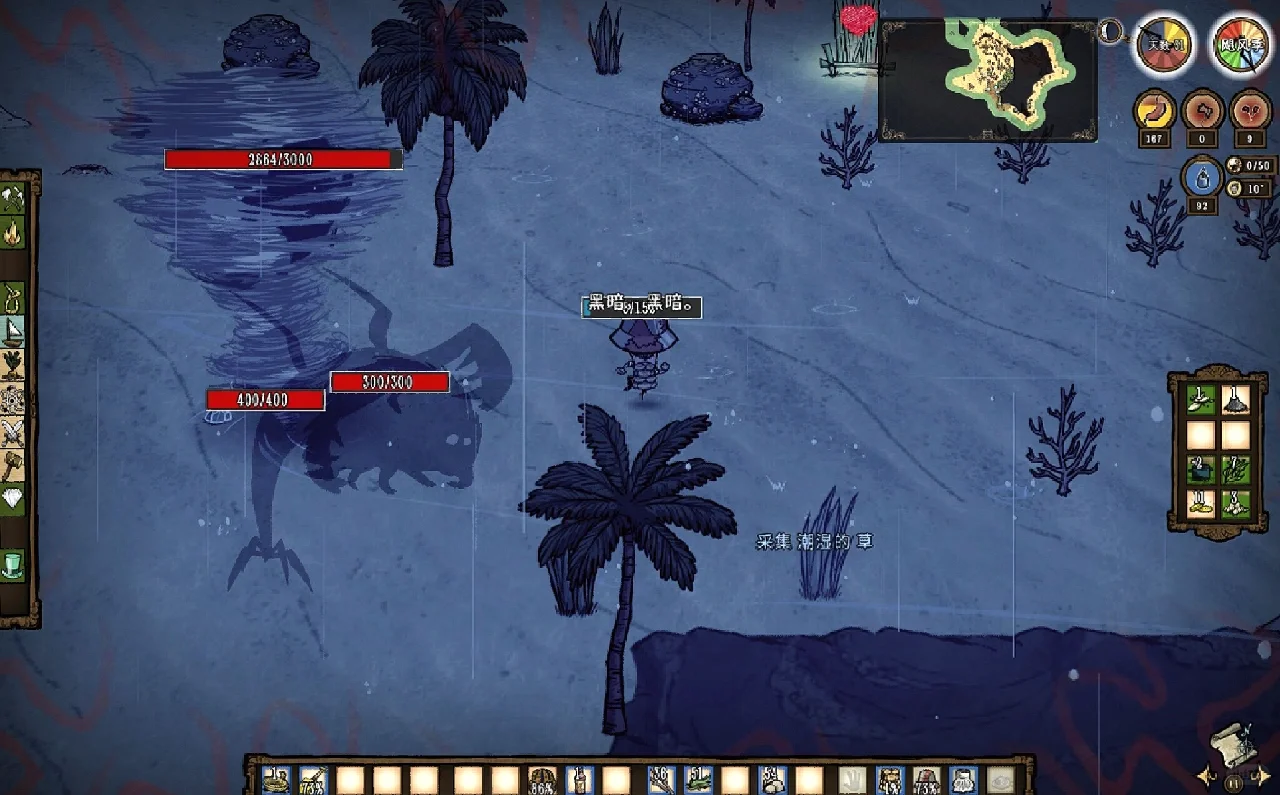This screenshot has width=1280, height=795.
Task: Click the sanity meter with the brain icon
Action: [x=1202, y=112]
